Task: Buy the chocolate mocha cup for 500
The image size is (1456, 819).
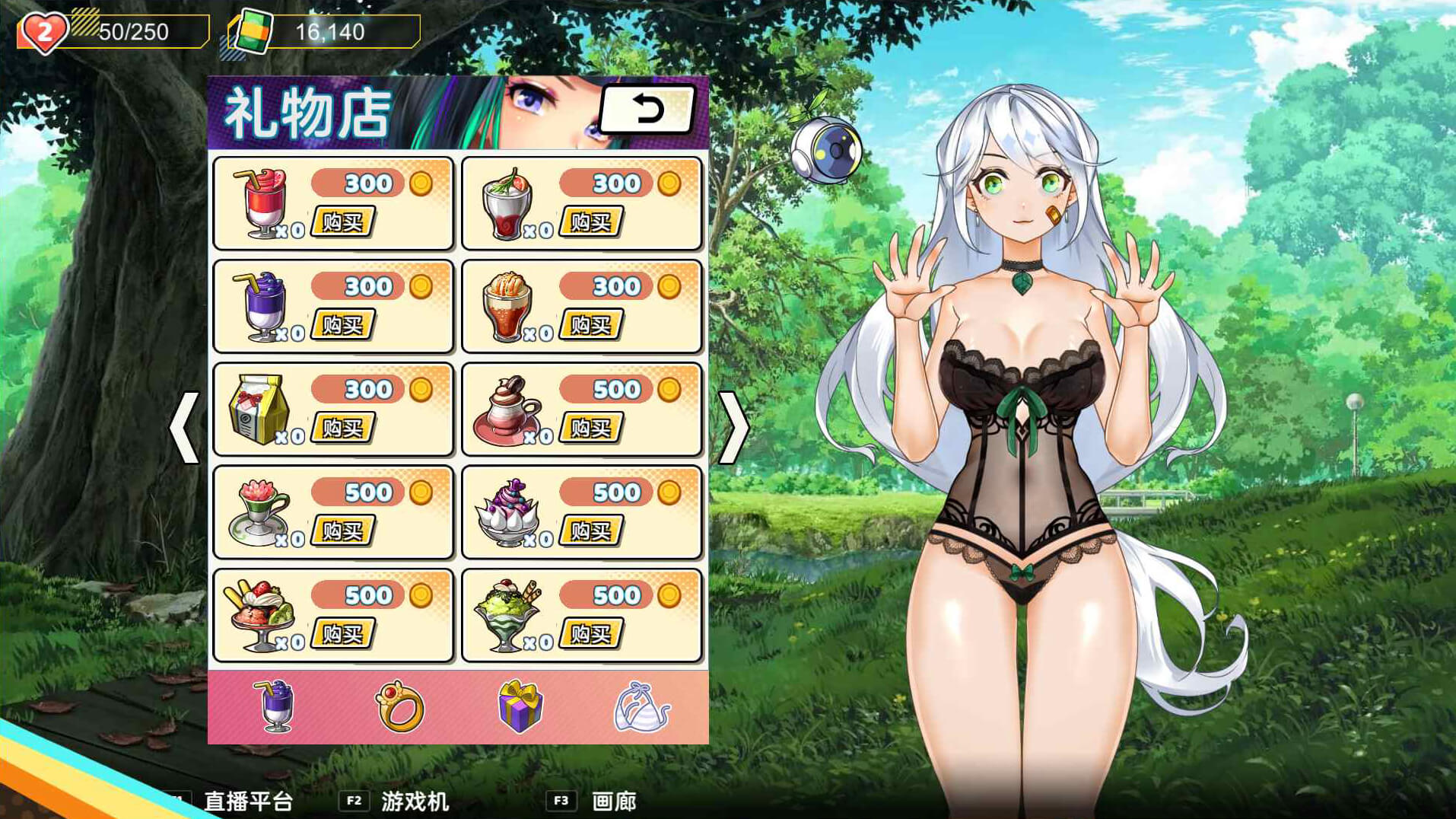Action: tap(591, 429)
